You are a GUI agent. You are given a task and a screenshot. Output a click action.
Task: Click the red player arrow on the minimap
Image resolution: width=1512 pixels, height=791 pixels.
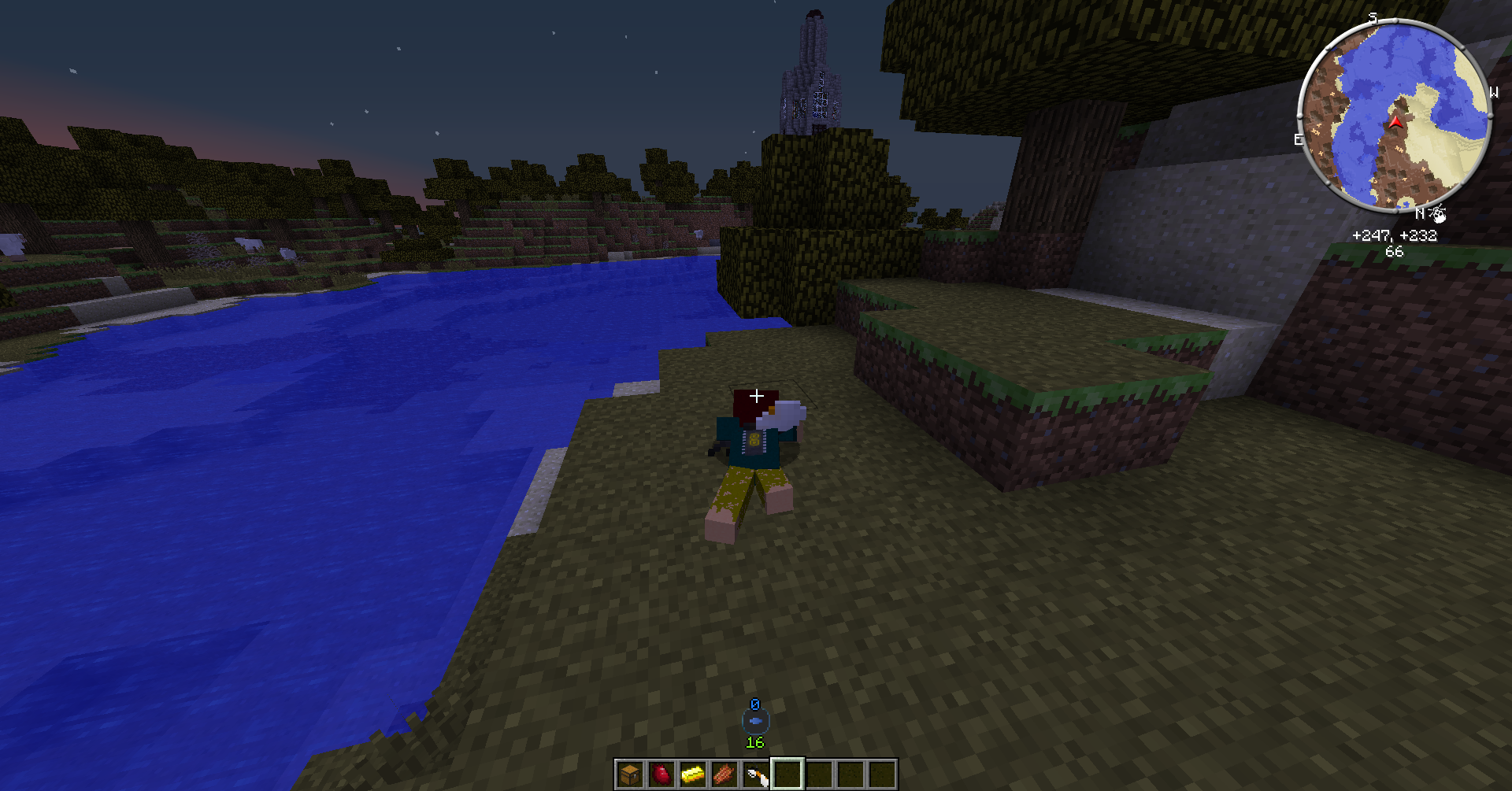click(1396, 122)
